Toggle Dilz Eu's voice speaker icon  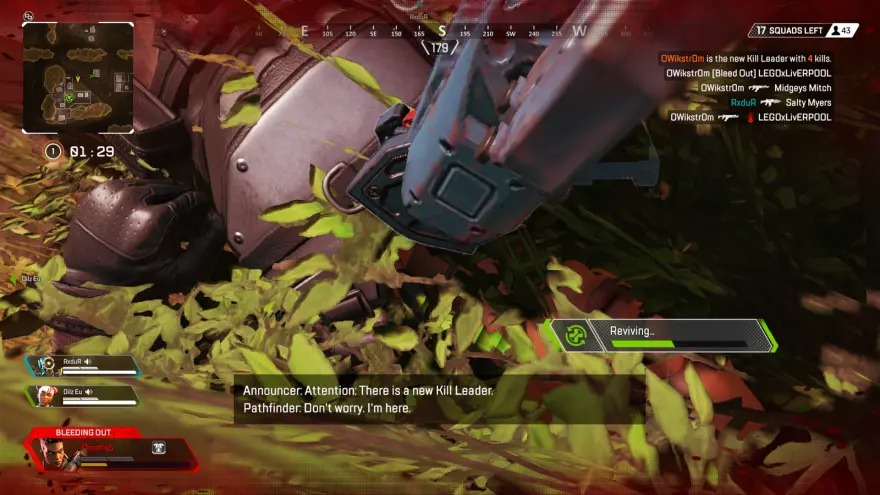[88, 392]
